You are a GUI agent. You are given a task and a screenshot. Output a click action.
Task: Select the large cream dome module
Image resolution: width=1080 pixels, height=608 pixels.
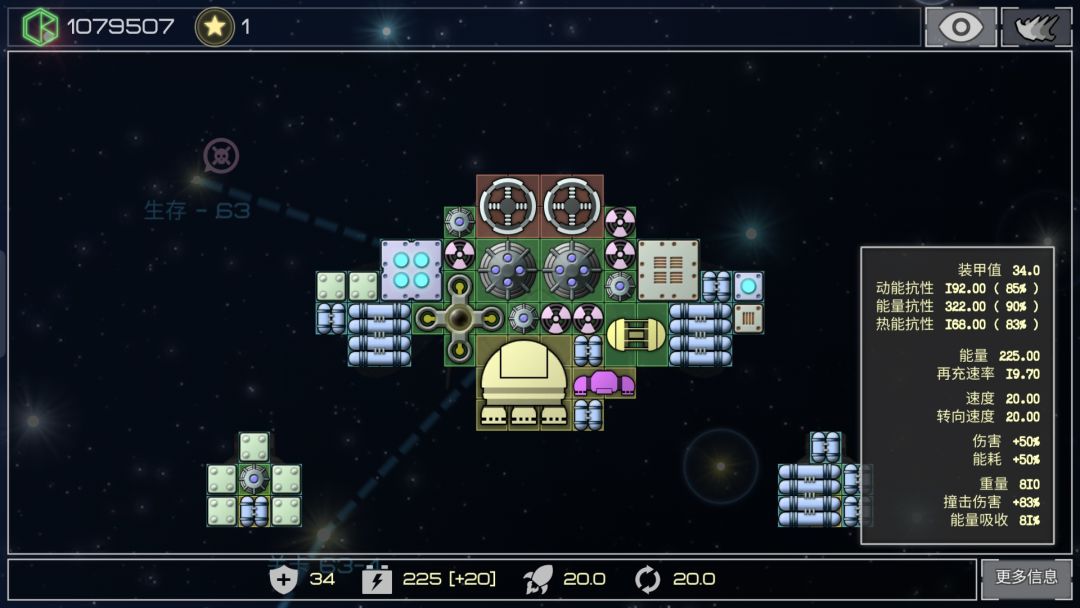click(x=524, y=382)
